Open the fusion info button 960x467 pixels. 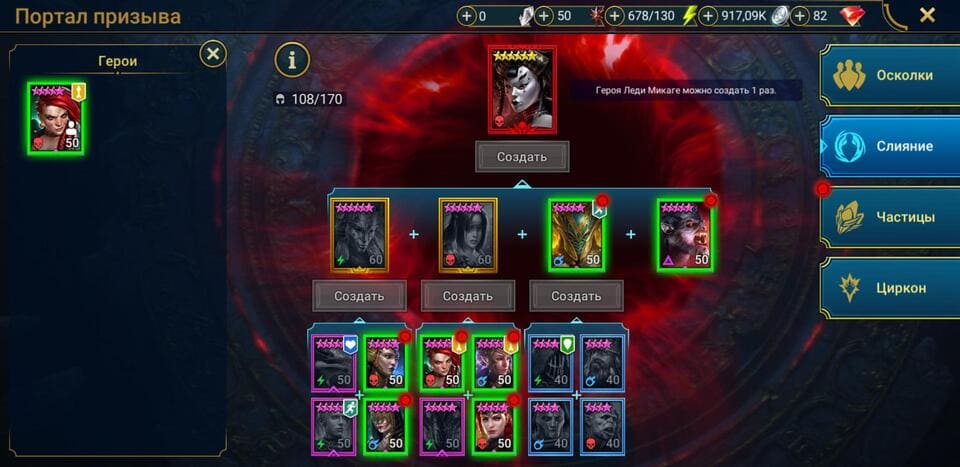tap(292, 59)
